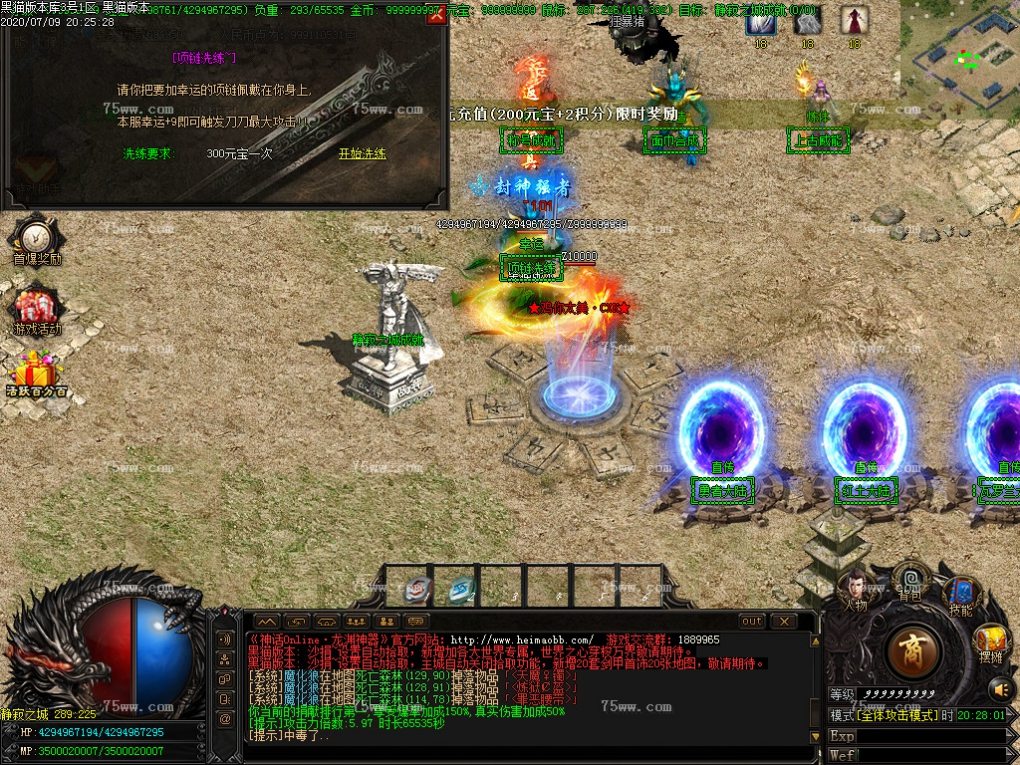Select the blue swirl hotbar item

click(461, 590)
